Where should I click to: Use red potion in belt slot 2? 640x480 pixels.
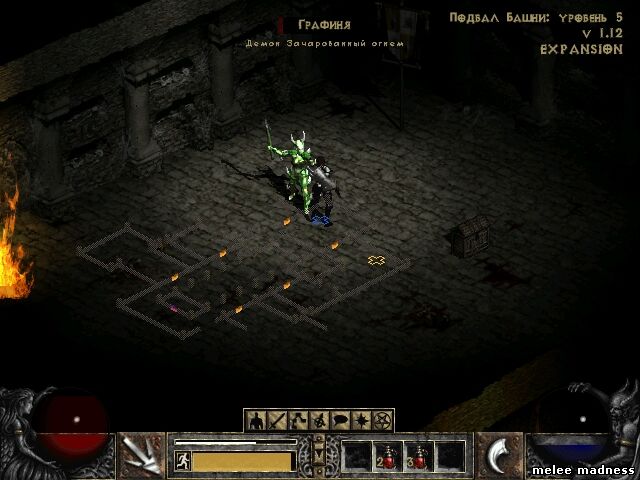point(387,456)
